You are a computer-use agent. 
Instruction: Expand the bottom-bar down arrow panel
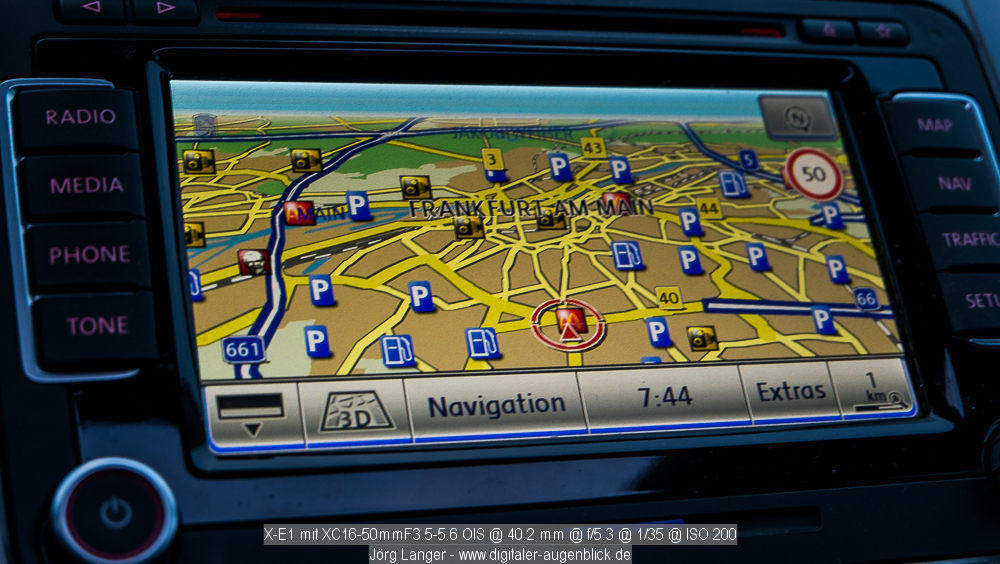[x=252, y=415]
